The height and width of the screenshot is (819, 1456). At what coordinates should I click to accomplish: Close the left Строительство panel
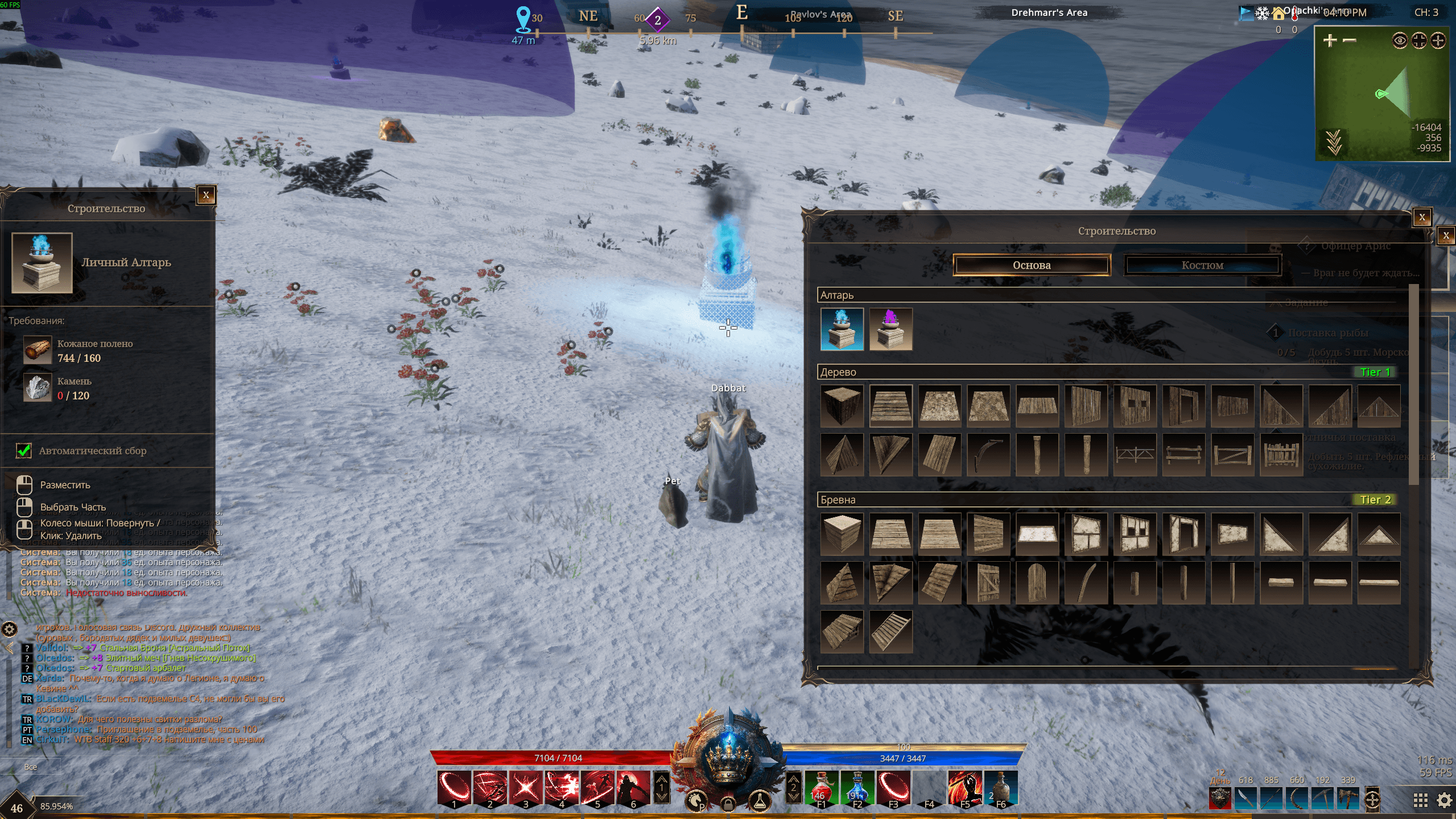(206, 195)
